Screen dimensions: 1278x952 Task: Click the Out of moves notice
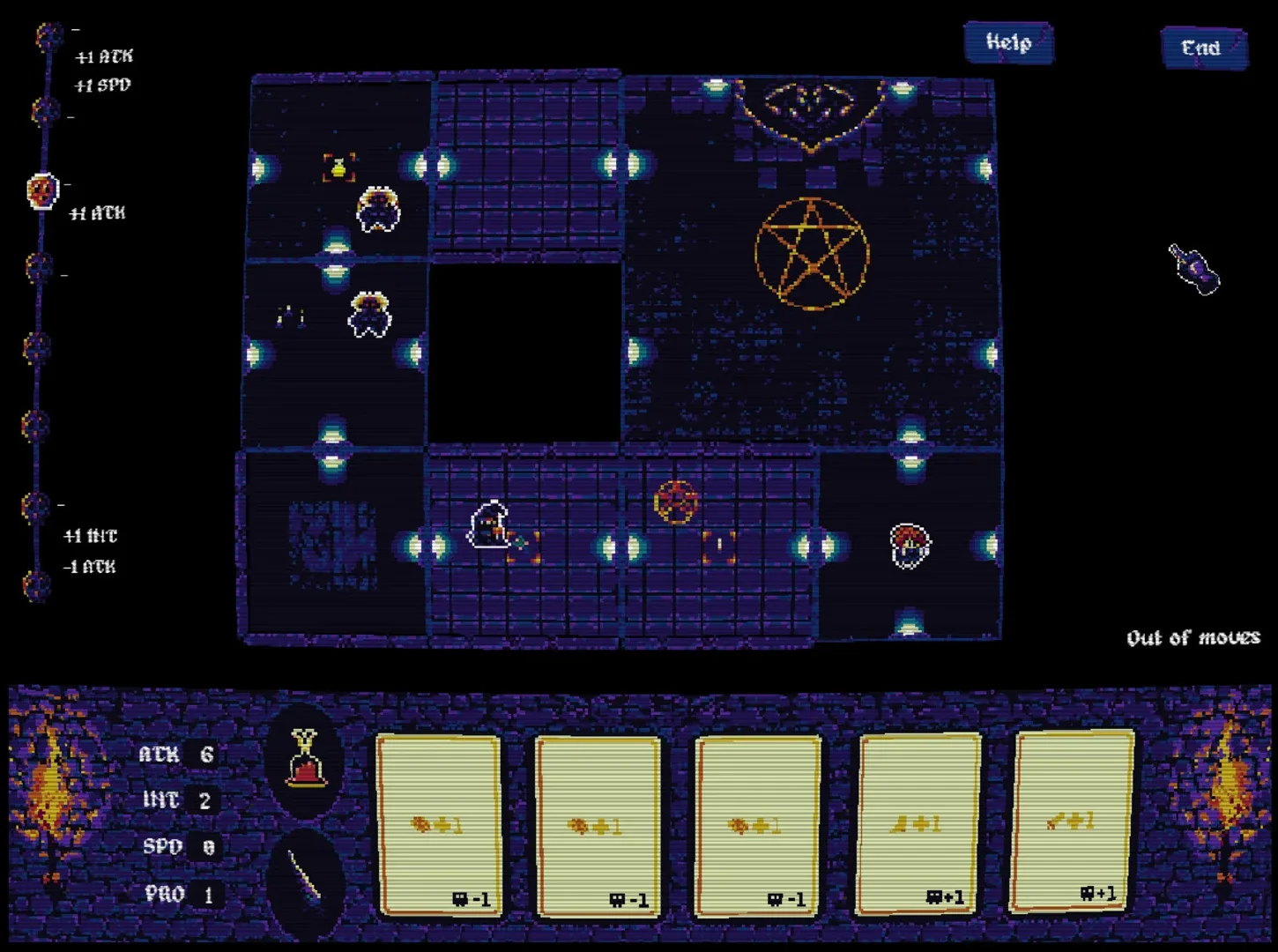pos(1194,637)
